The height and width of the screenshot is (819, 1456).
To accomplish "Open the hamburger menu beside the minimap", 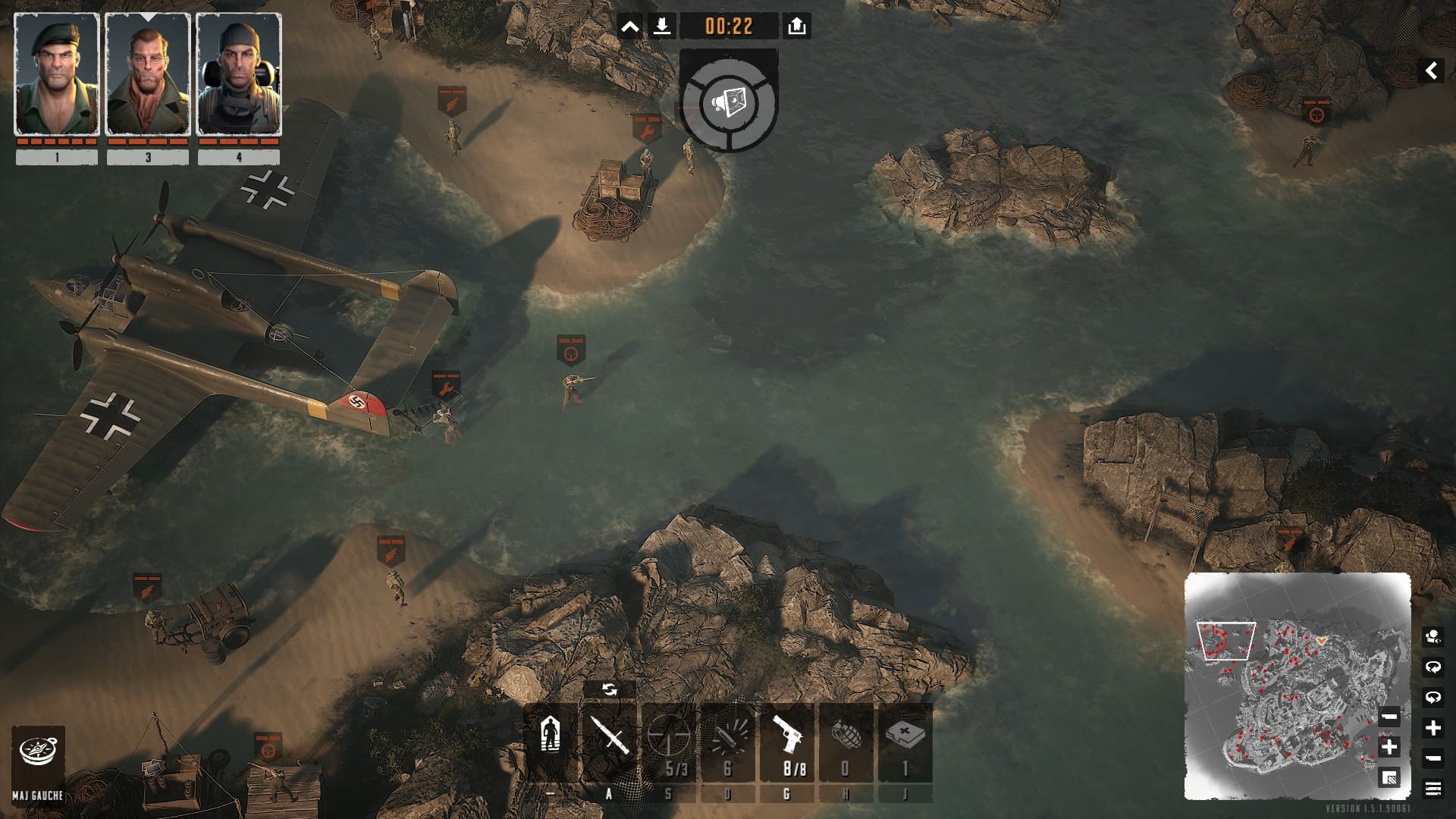I will 1432,789.
